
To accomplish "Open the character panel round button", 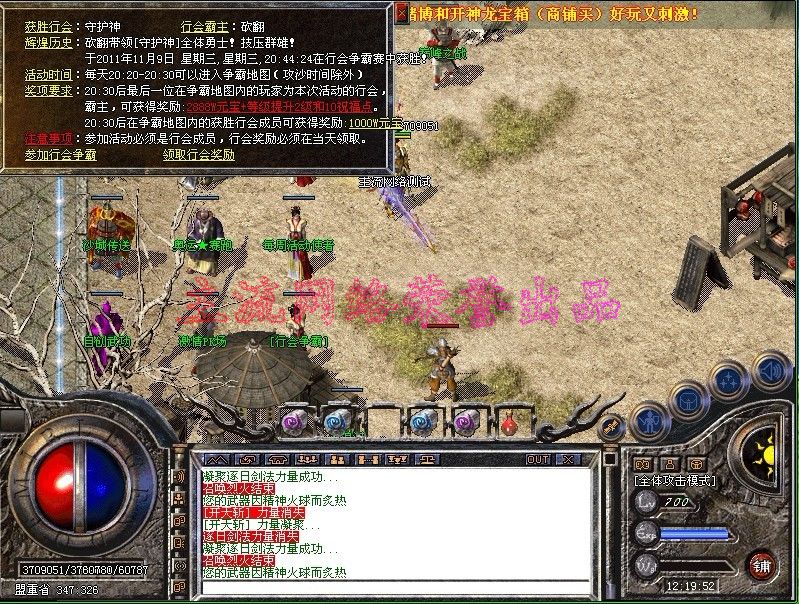I will coord(651,421).
